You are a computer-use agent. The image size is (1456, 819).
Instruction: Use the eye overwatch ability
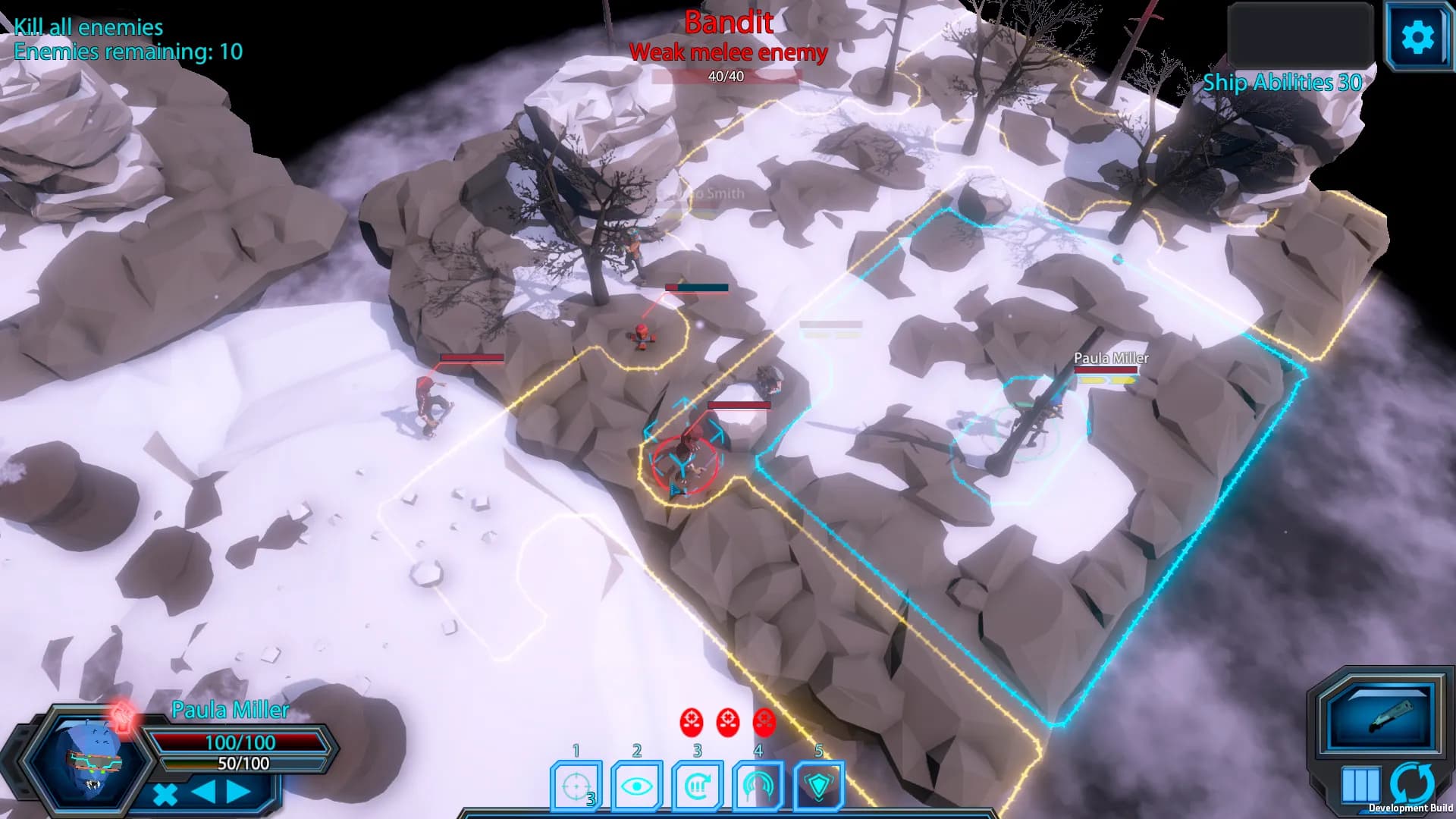pyautogui.click(x=637, y=786)
